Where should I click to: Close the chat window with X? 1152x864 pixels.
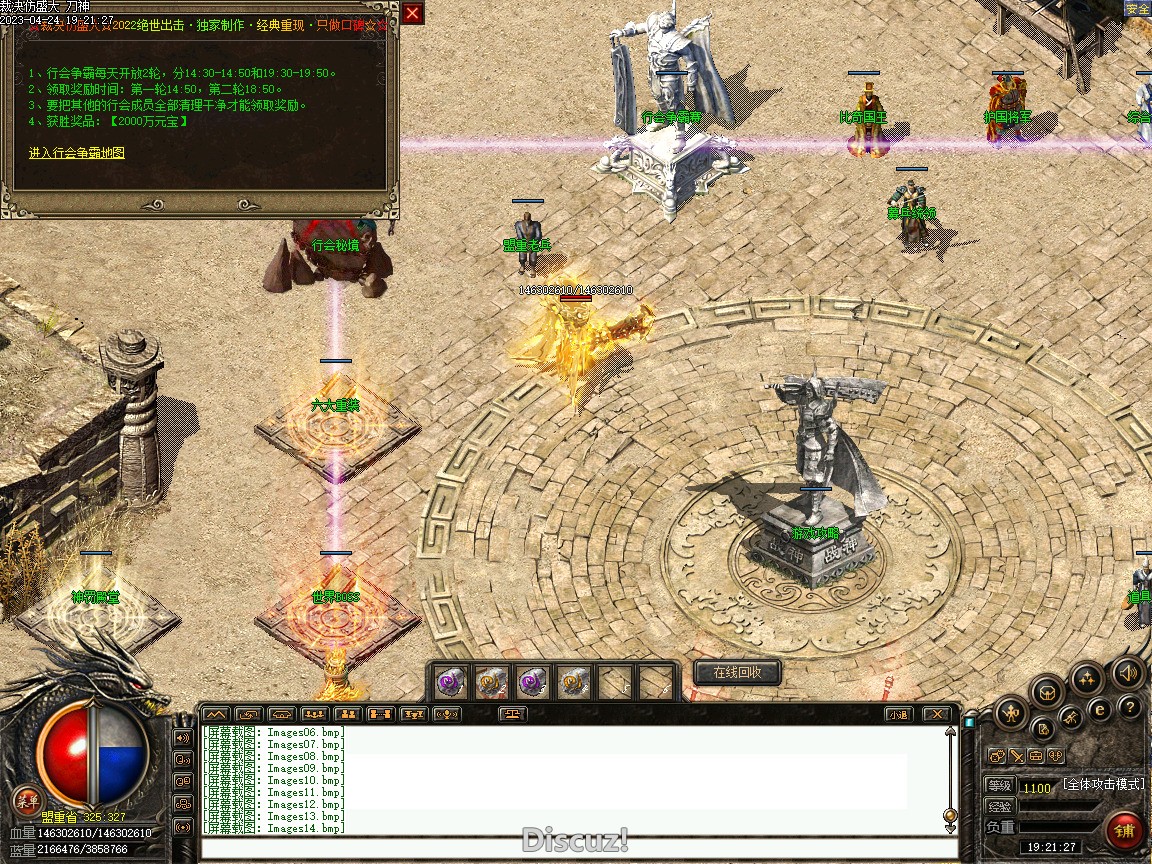pos(936,714)
